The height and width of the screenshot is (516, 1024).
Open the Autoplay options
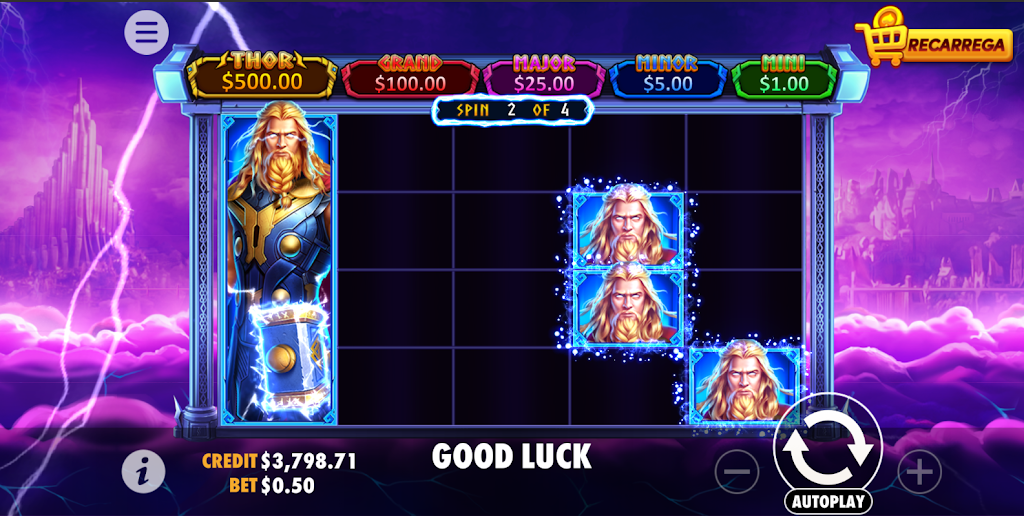pos(828,501)
